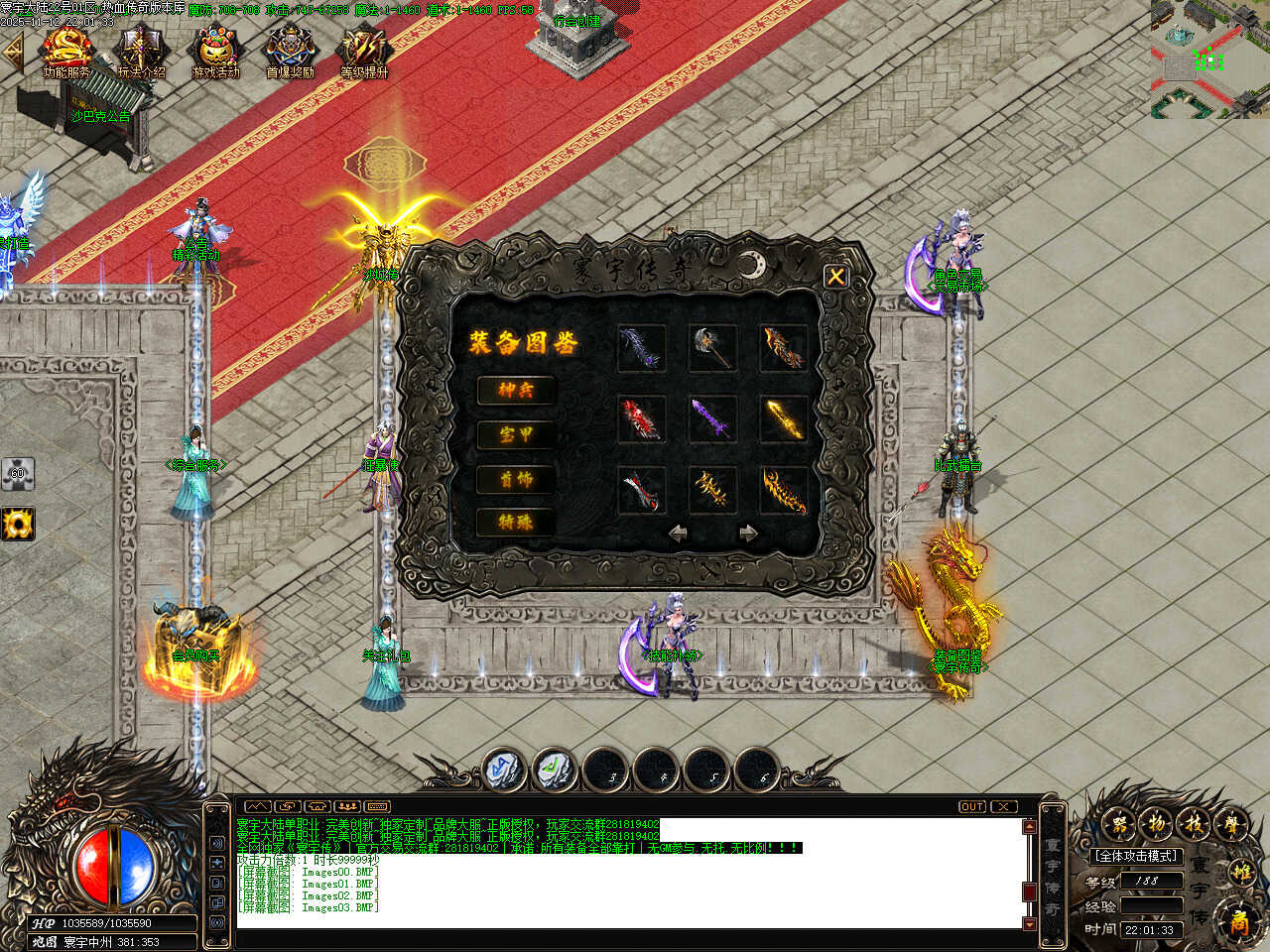Select the purple sword weapon slot
Image resolution: width=1270 pixels, height=952 pixels.
(x=712, y=418)
